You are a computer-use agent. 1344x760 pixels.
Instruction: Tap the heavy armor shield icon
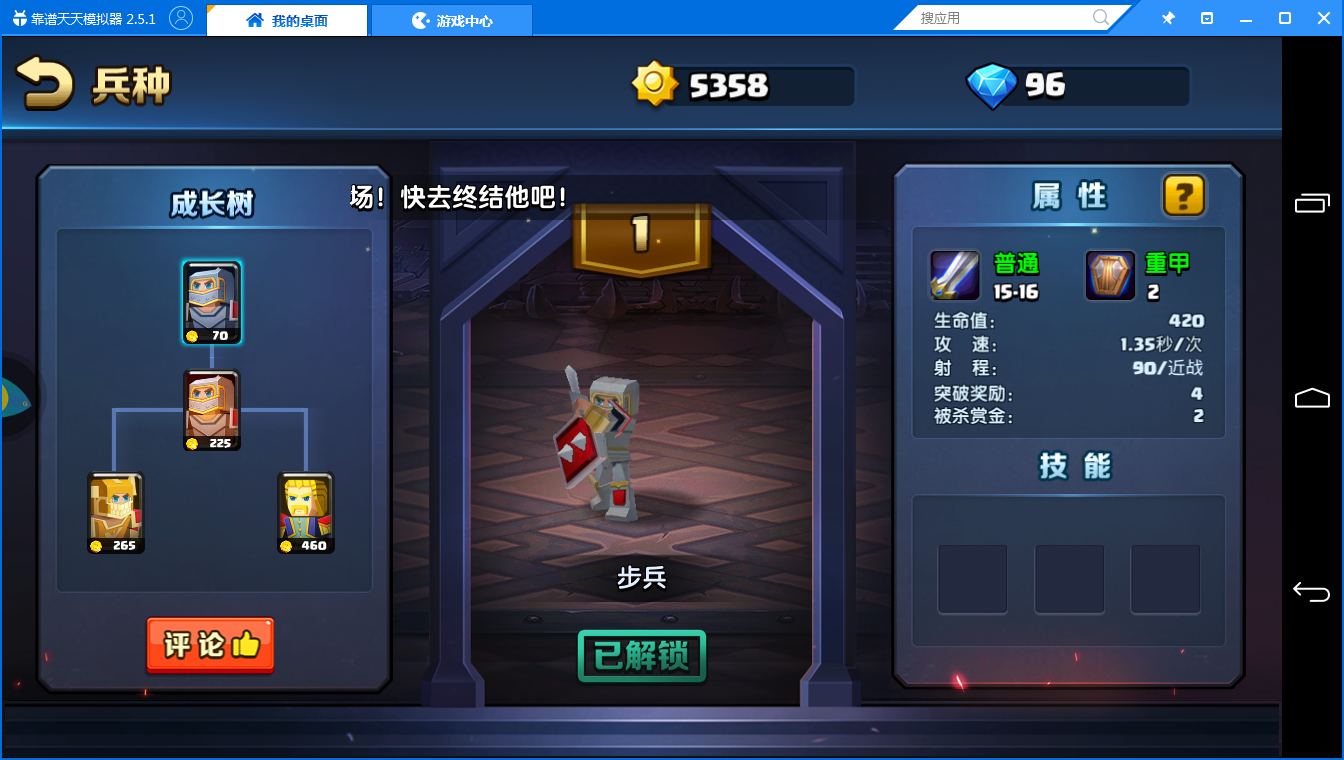pos(1111,275)
